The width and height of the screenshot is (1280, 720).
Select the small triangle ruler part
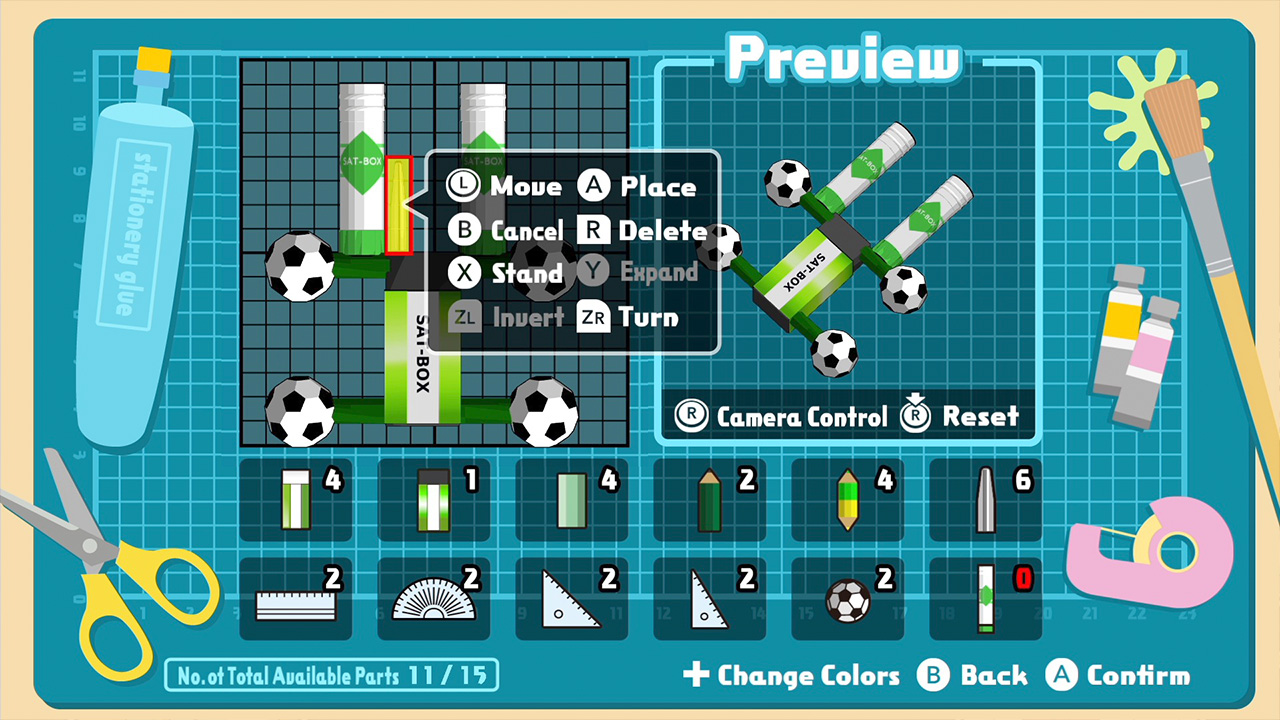click(710, 598)
